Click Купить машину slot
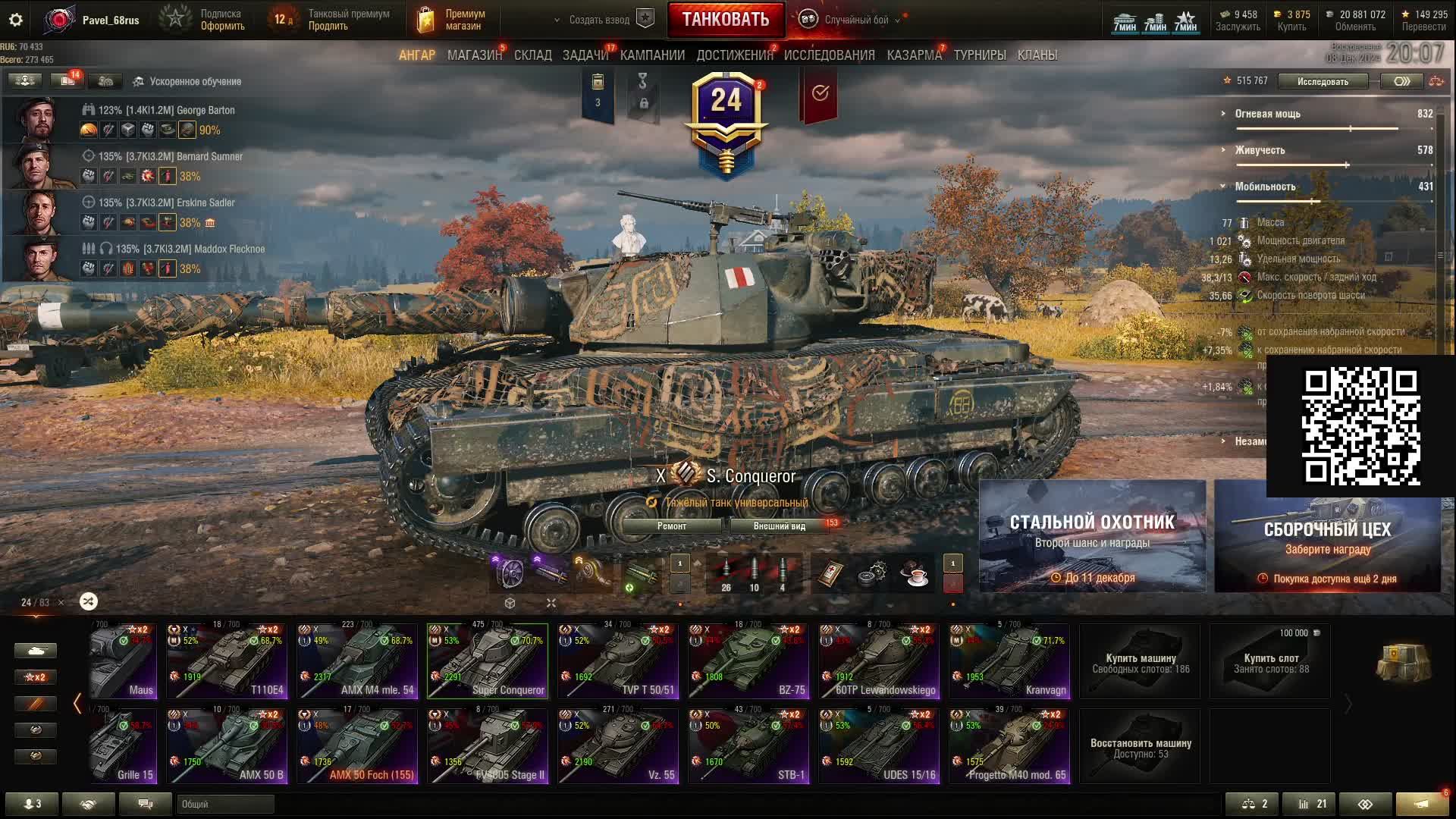Viewport: 1456px width, 819px height. click(1140, 662)
